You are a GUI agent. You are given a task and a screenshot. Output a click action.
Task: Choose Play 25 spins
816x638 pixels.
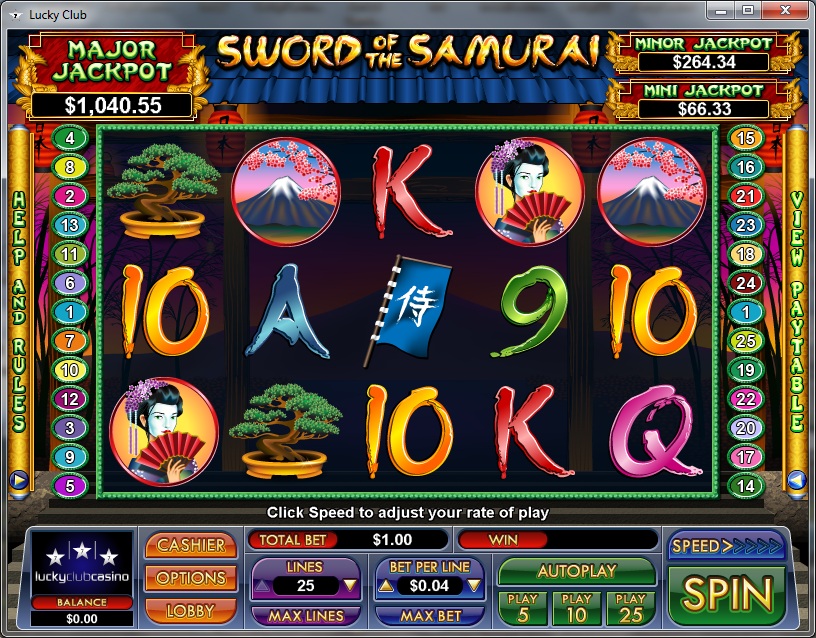(x=630, y=606)
